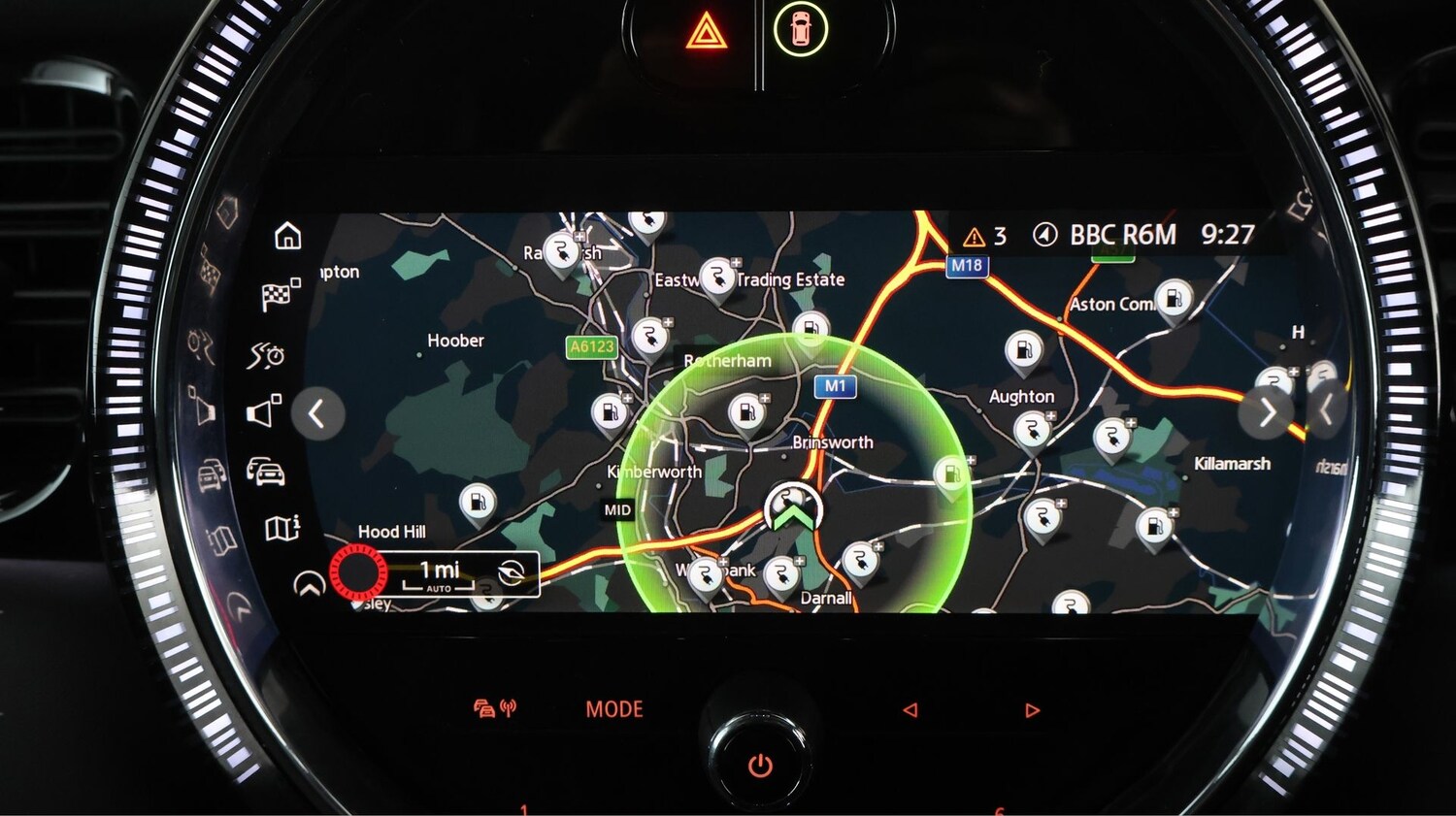The width and height of the screenshot is (1456, 816).
Task: Select the fuel station marker near Aston
Action: pyautogui.click(x=1174, y=297)
